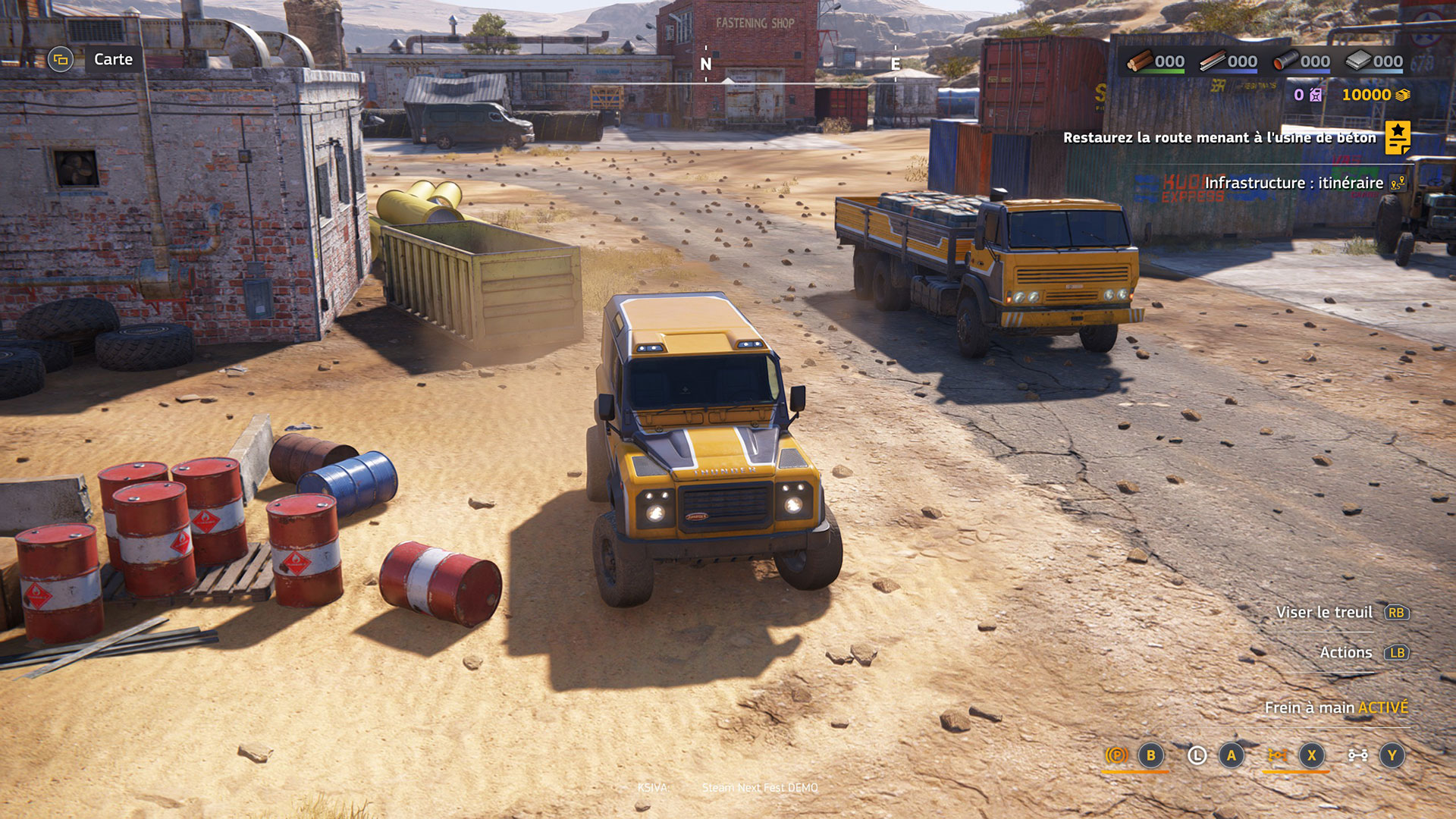Select the concrete plant road objective

tap(1219, 138)
